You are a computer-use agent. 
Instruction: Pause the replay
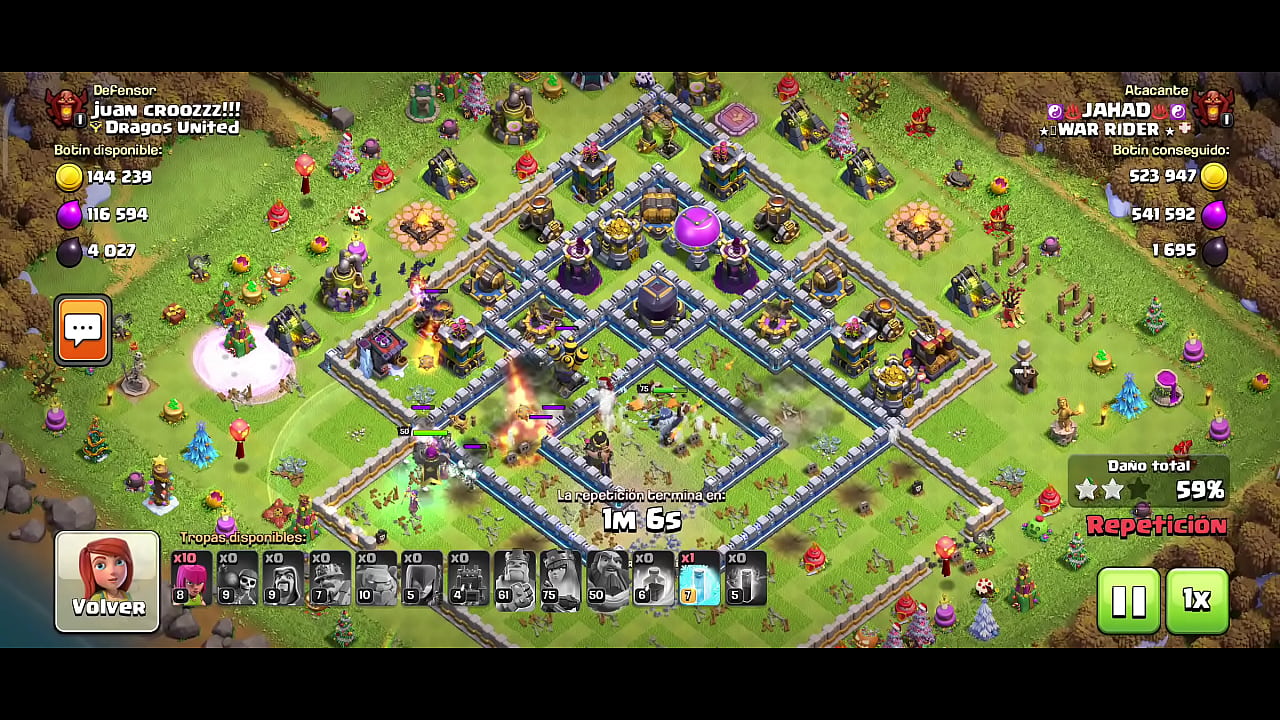[x=1128, y=600]
